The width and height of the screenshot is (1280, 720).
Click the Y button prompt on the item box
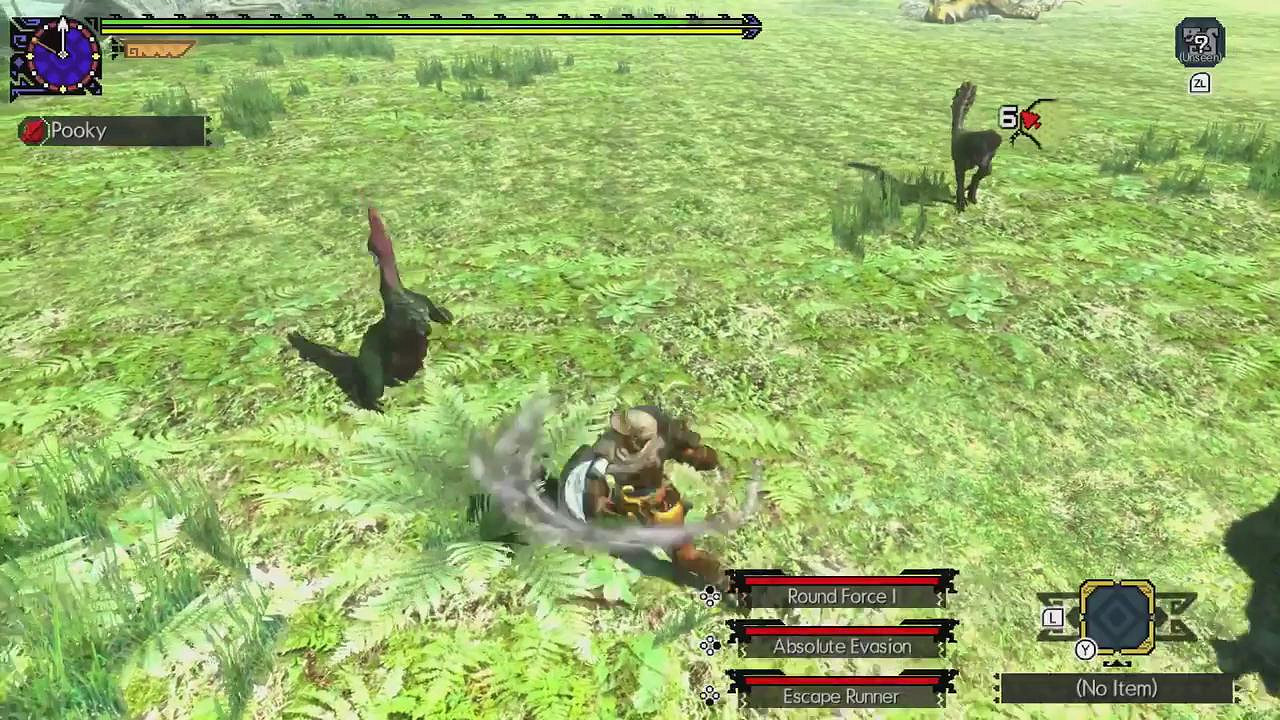point(1085,649)
